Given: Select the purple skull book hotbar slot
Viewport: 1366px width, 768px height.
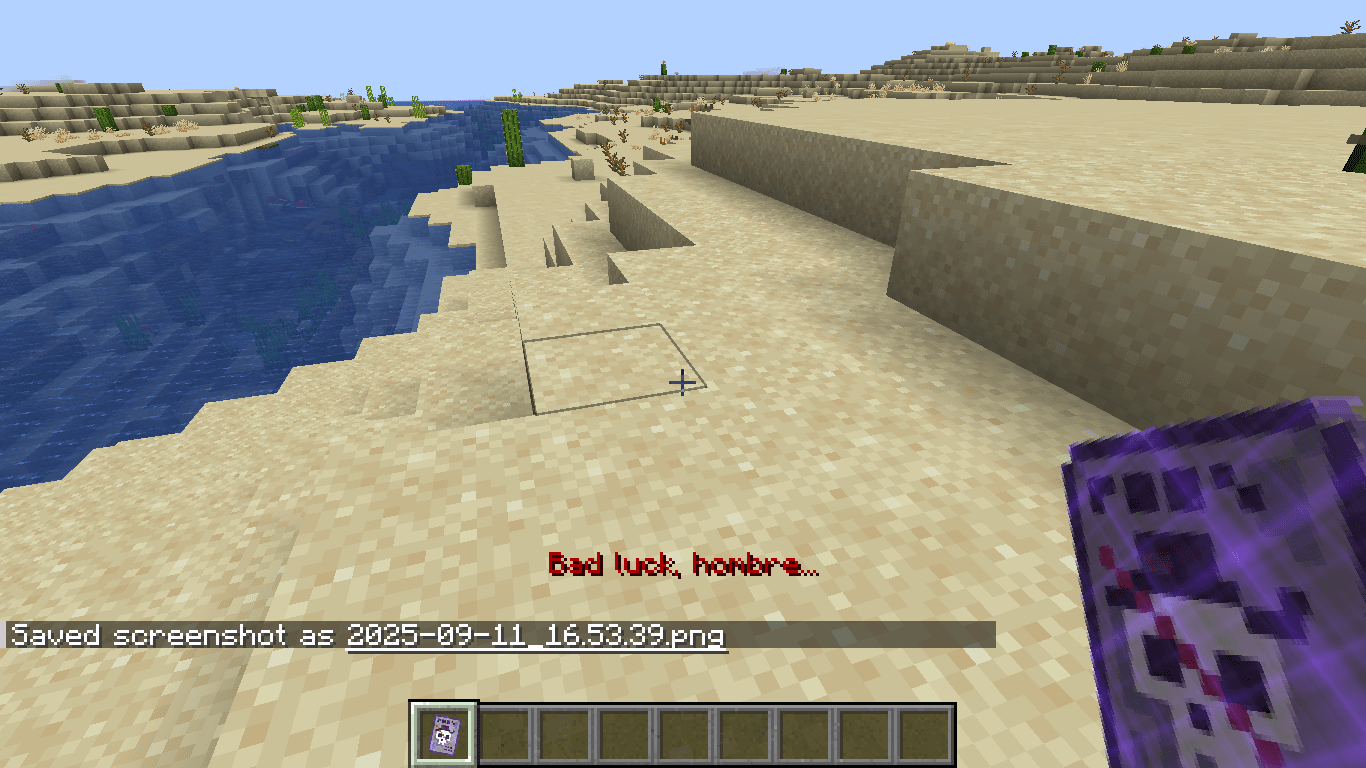Looking at the screenshot, I should click(x=444, y=736).
